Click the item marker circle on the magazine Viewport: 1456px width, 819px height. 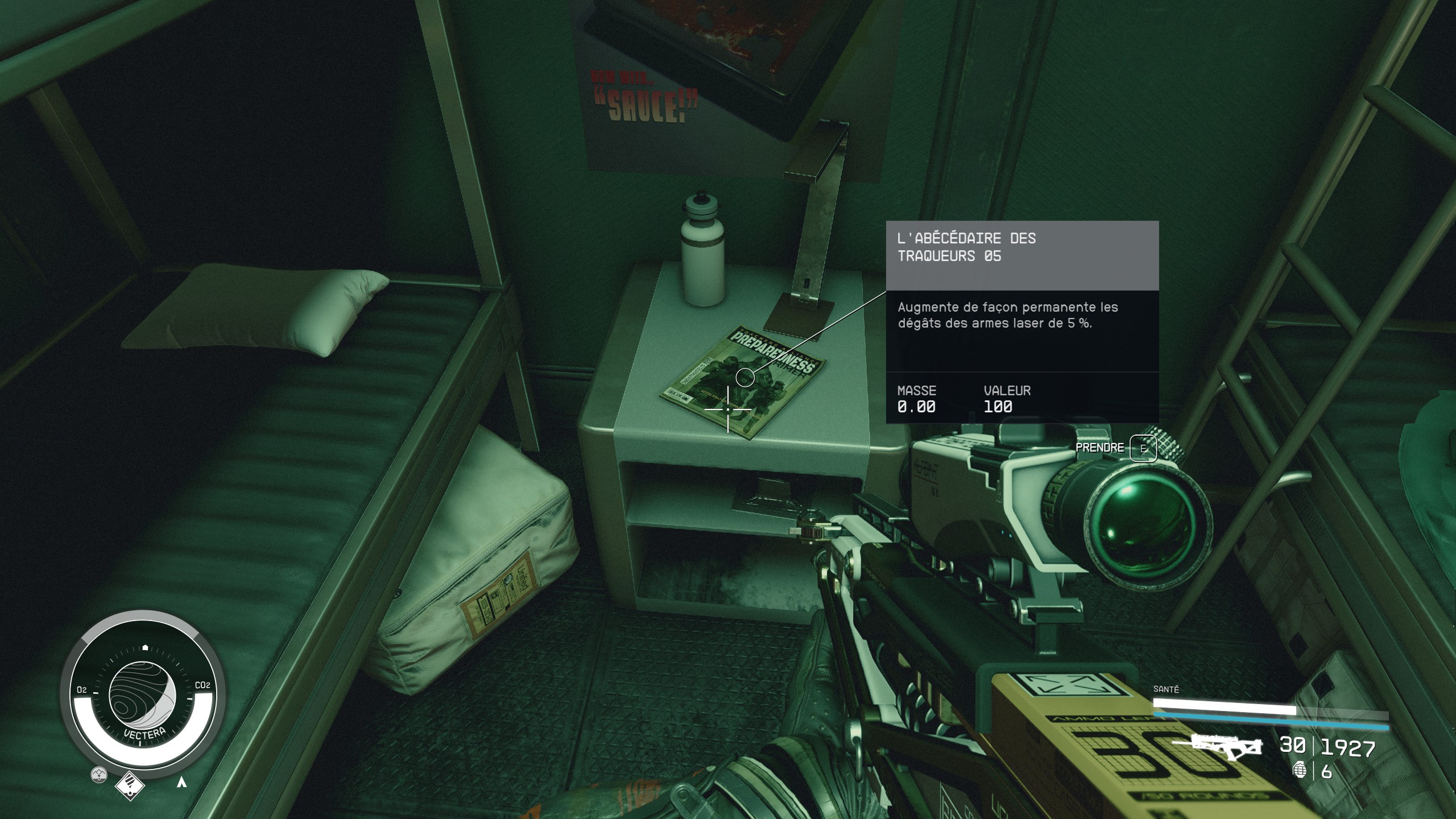[x=744, y=377]
